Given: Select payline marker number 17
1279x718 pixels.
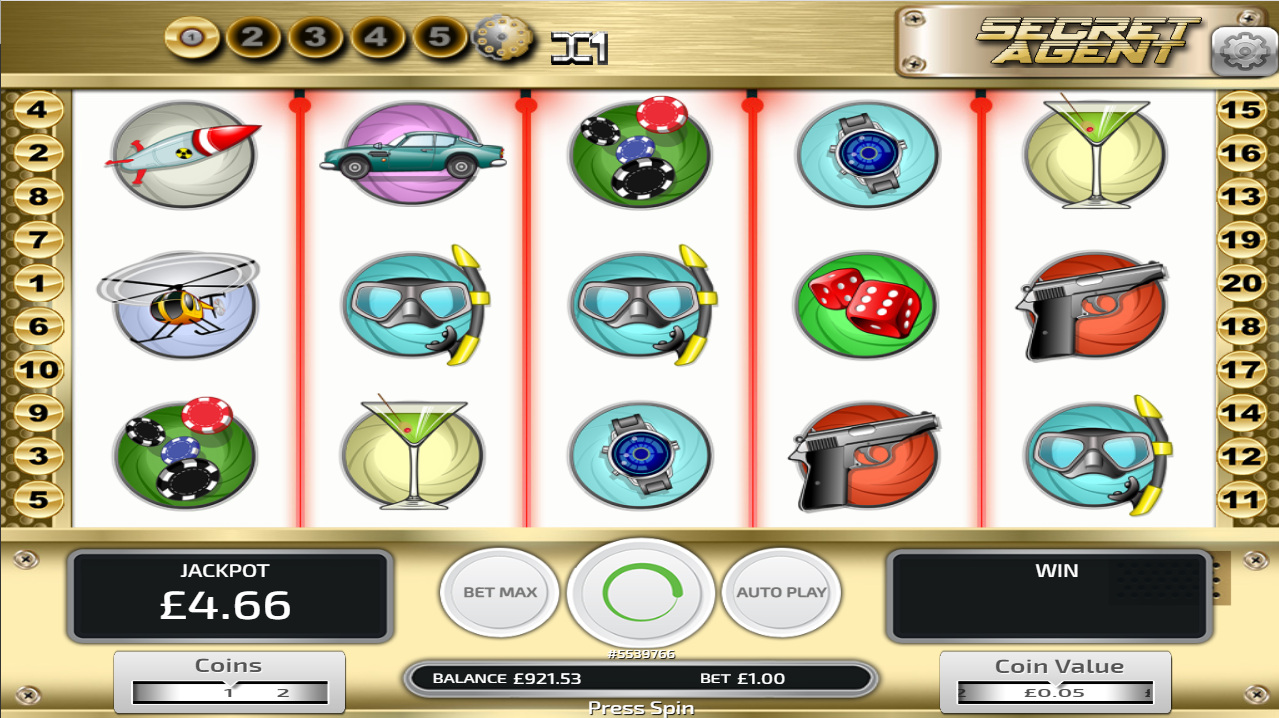Looking at the screenshot, I should [x=1241, y=369].
